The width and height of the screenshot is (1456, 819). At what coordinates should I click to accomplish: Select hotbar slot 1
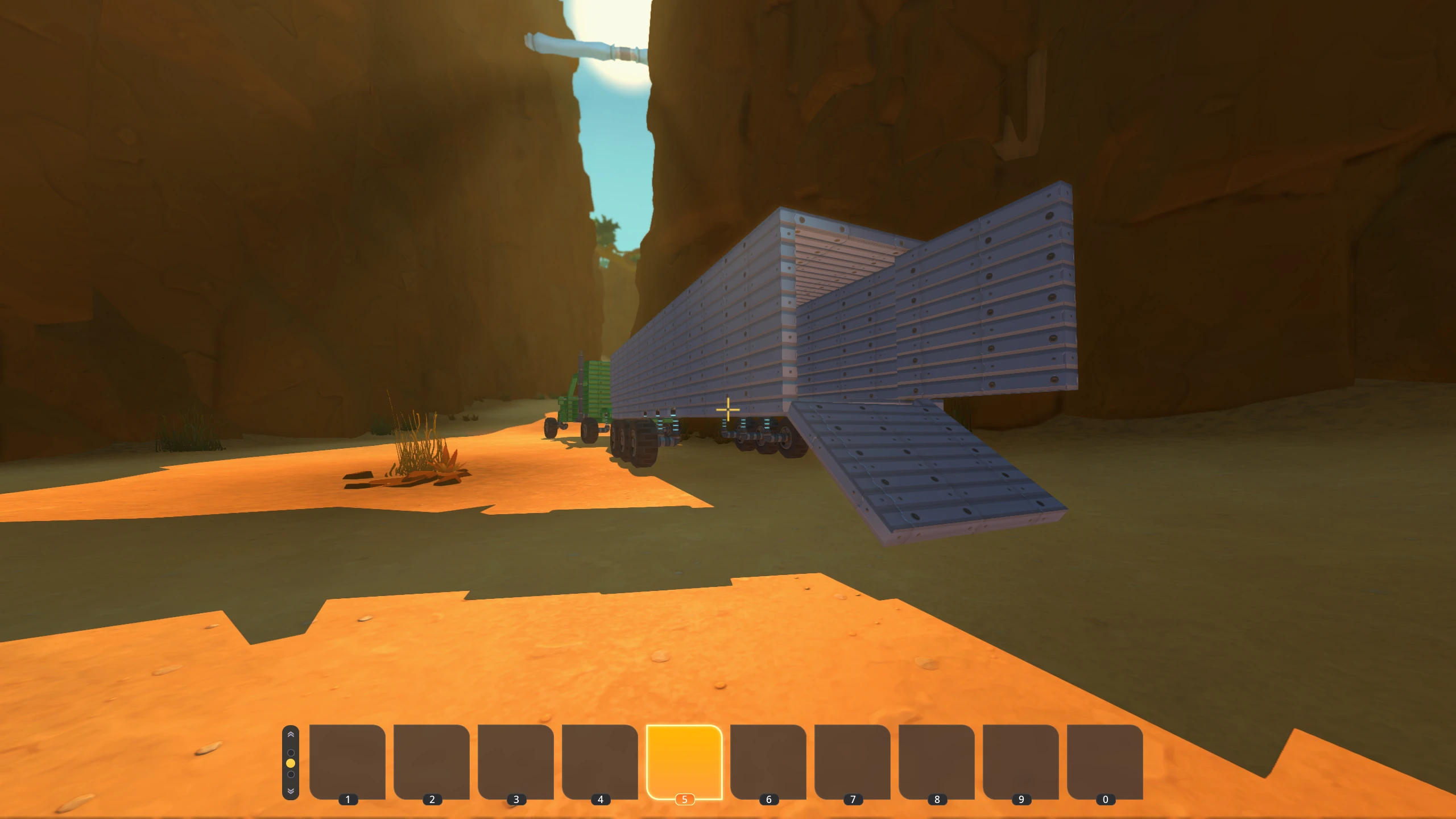(349, 762)
